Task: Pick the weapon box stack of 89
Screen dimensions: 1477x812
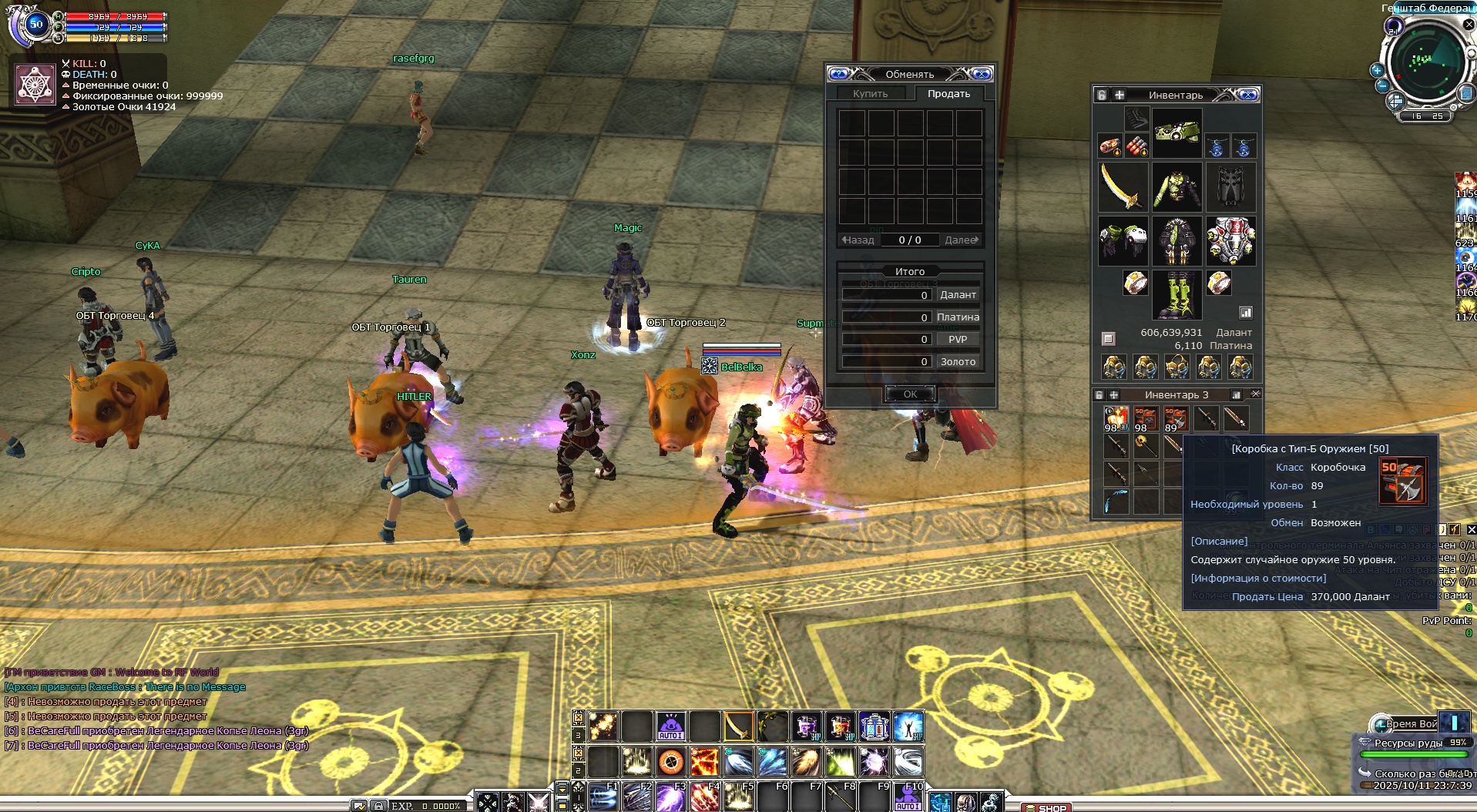Action: point(1175,419)
